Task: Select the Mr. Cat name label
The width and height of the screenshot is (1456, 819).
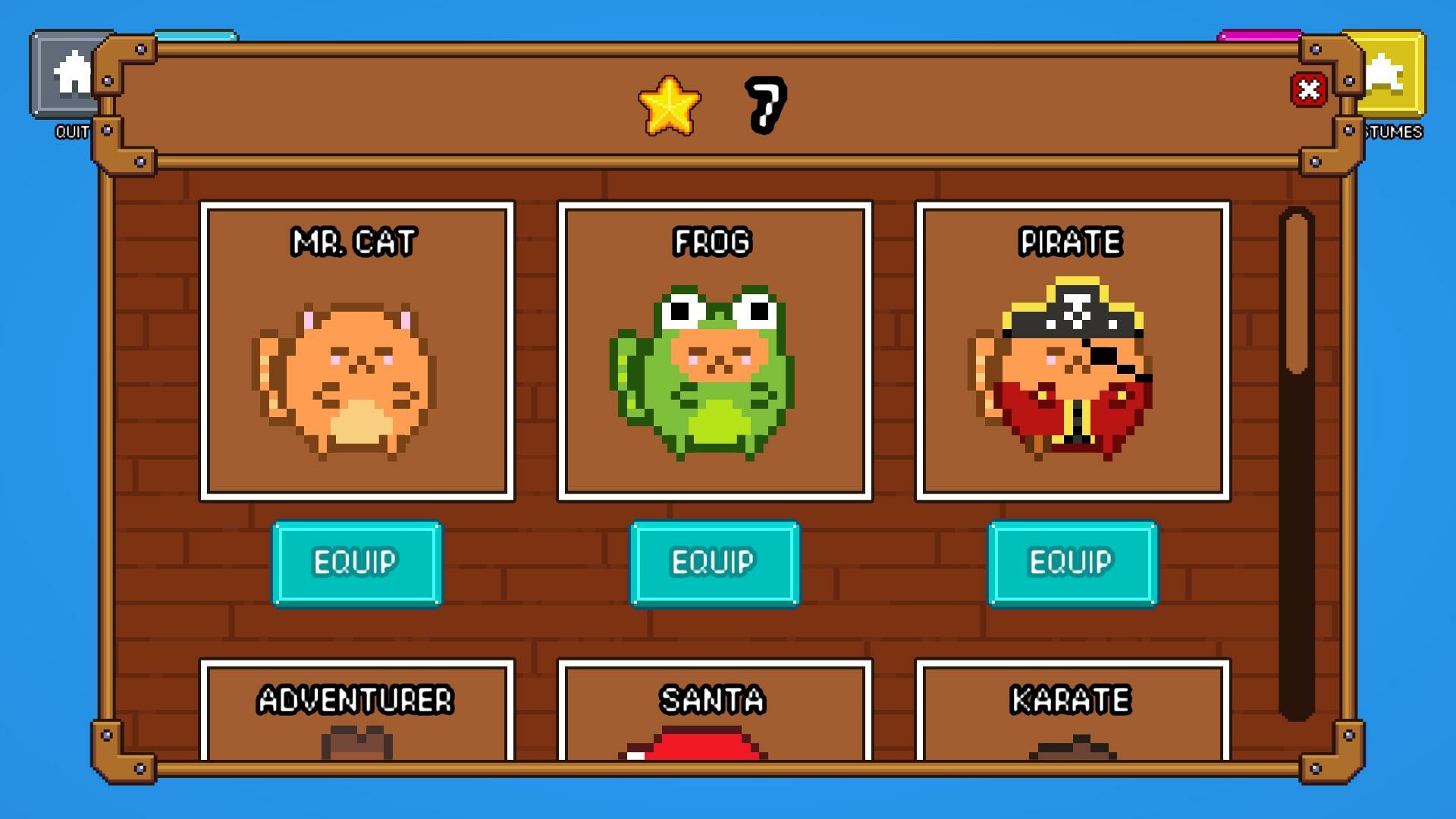Action: tap(354, 243)
